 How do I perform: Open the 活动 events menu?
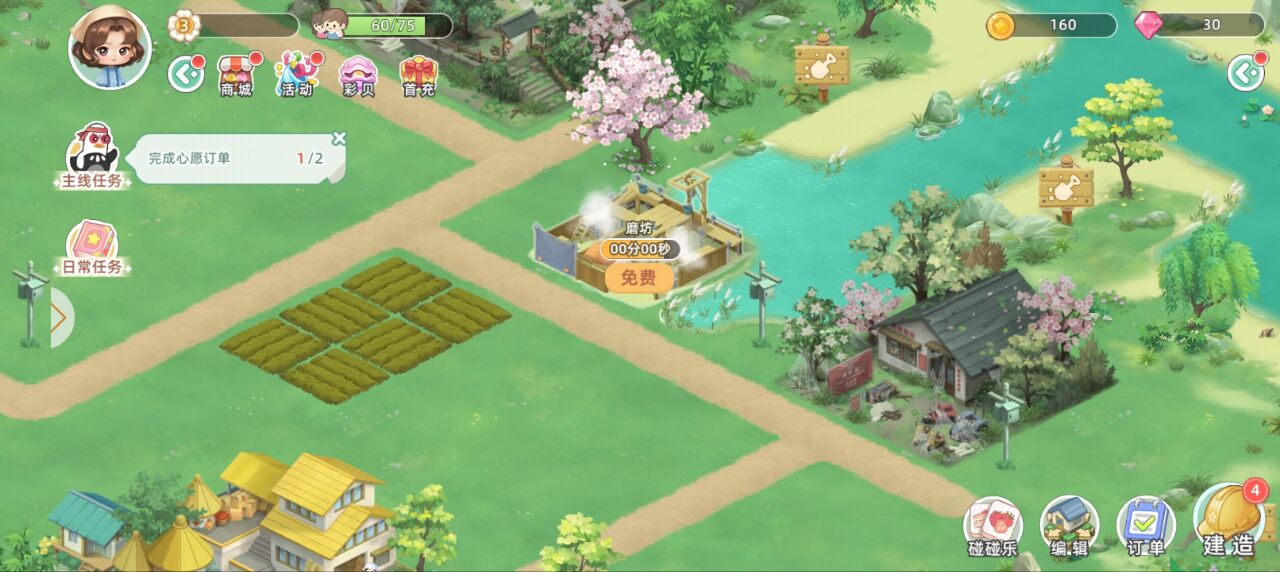[x=295, y=74]
